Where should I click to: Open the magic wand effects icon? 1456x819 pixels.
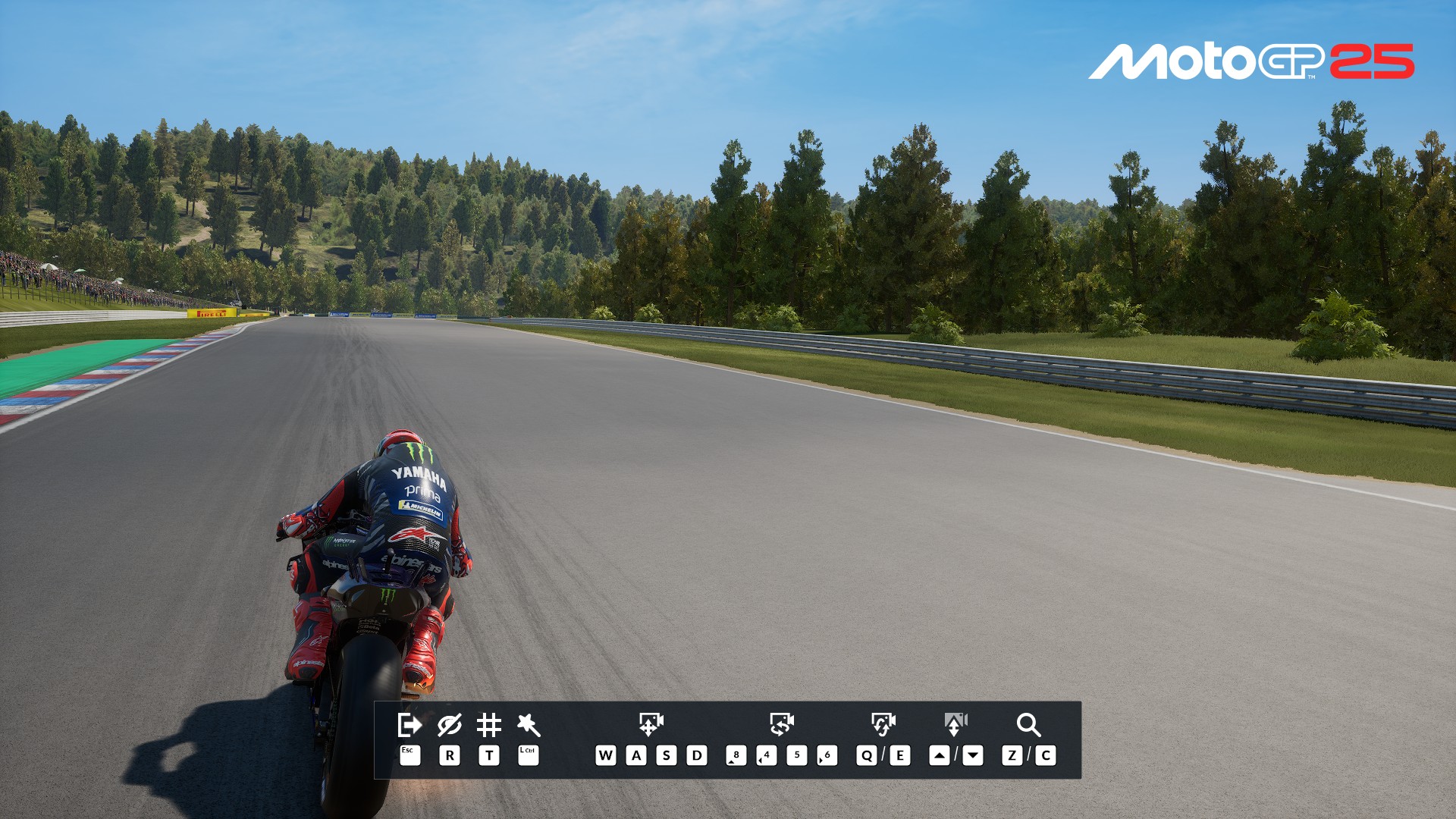(528, 725)
